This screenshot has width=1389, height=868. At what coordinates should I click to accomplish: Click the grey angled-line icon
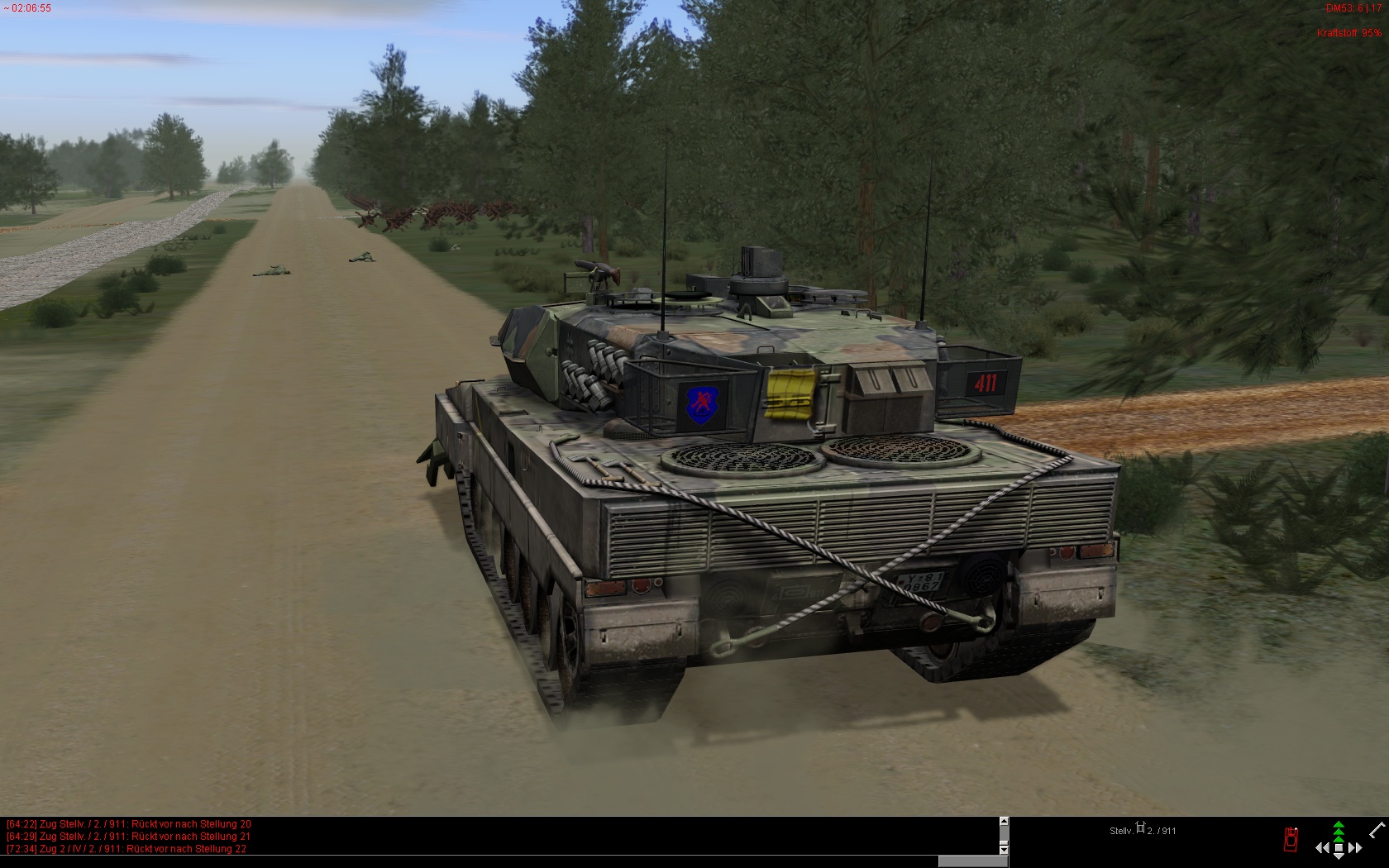point(1377,830)
